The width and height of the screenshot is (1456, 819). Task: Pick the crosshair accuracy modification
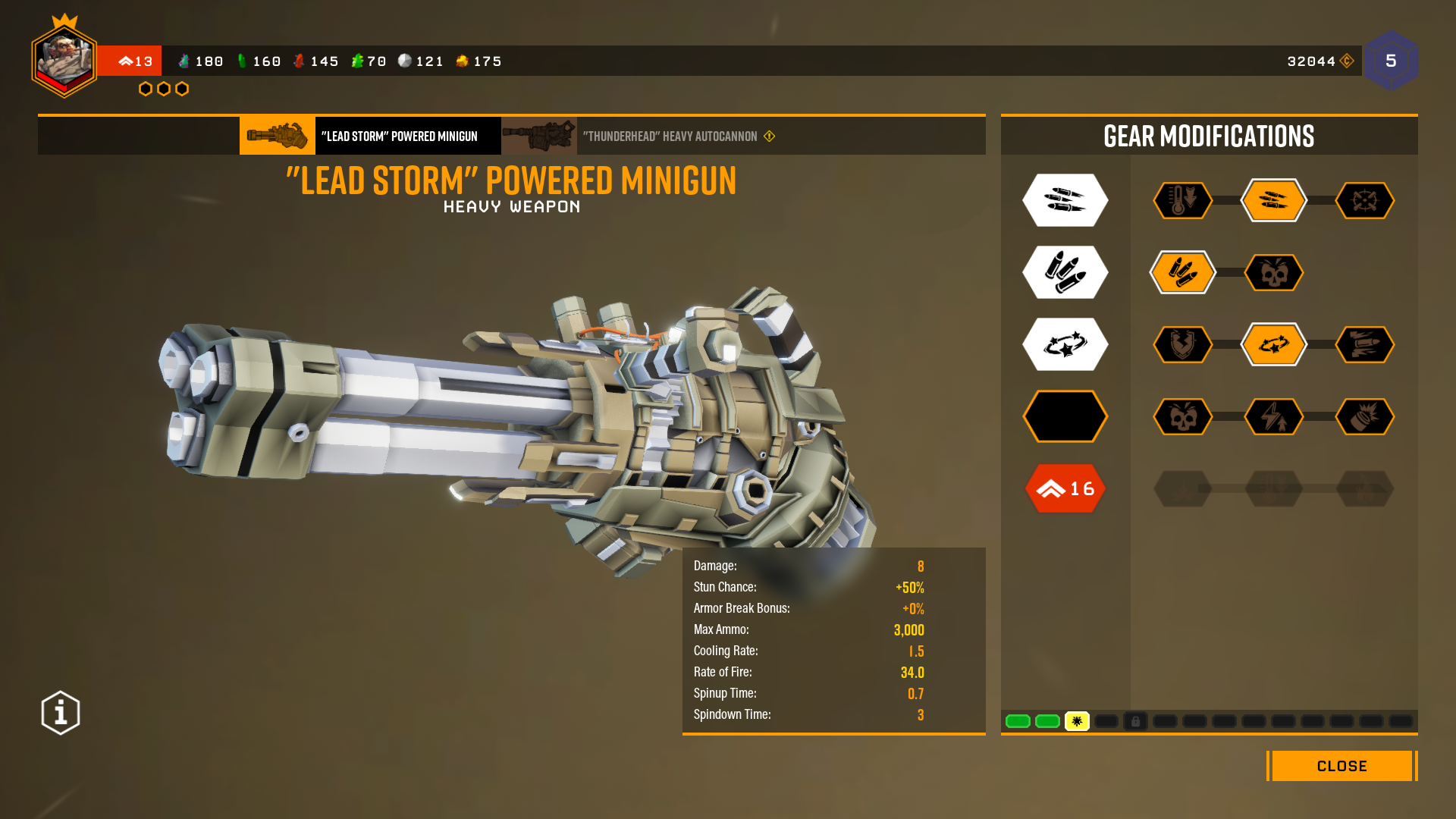[1364, 201]
